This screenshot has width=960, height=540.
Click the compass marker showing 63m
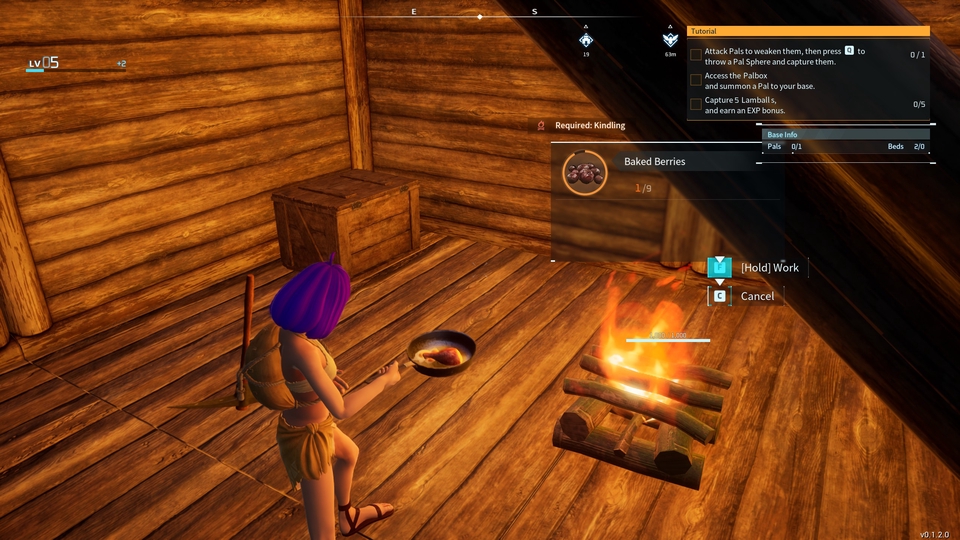[x=670, y=40]
